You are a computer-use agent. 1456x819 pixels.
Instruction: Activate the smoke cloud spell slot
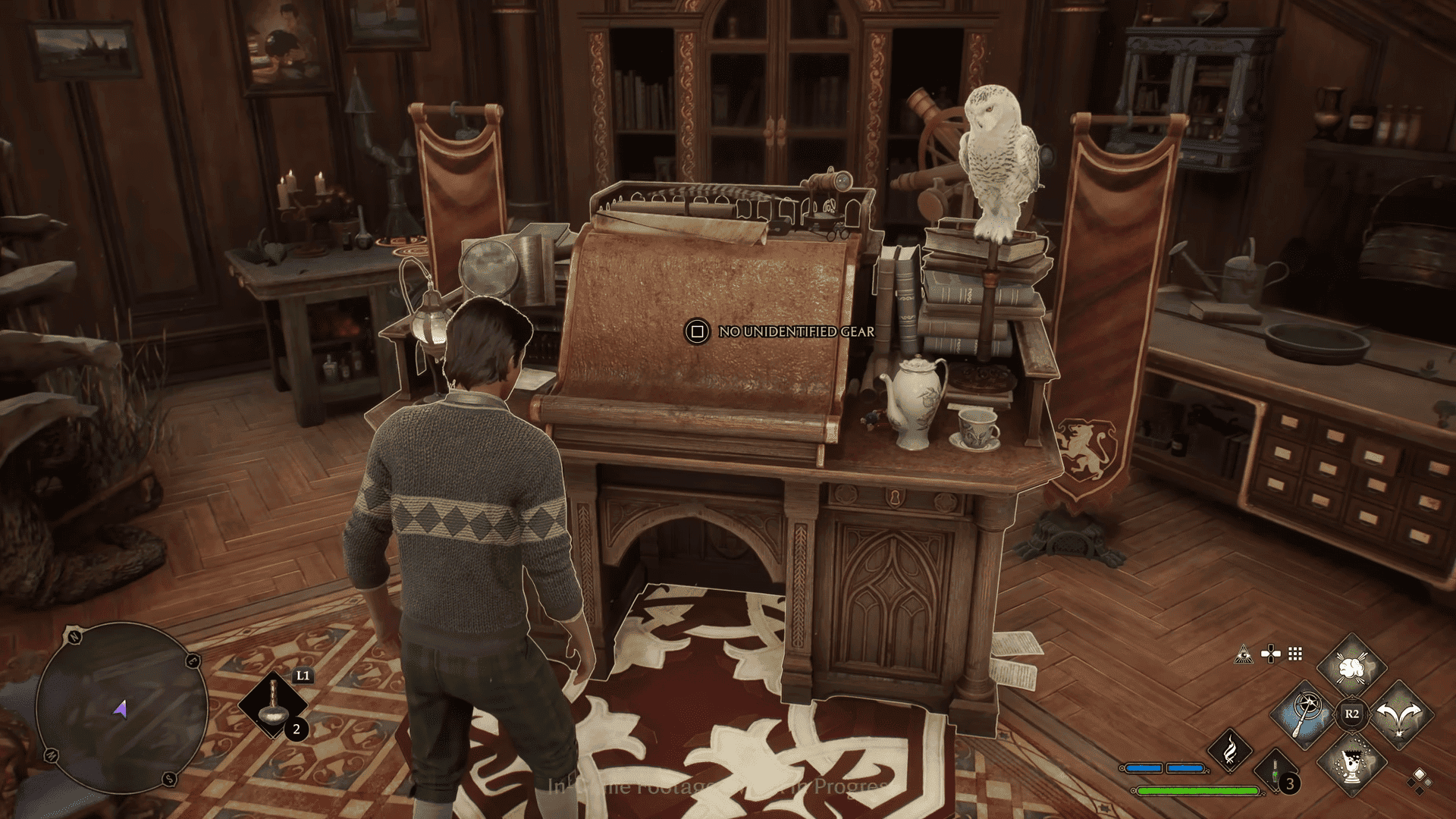click(1351, 669)
